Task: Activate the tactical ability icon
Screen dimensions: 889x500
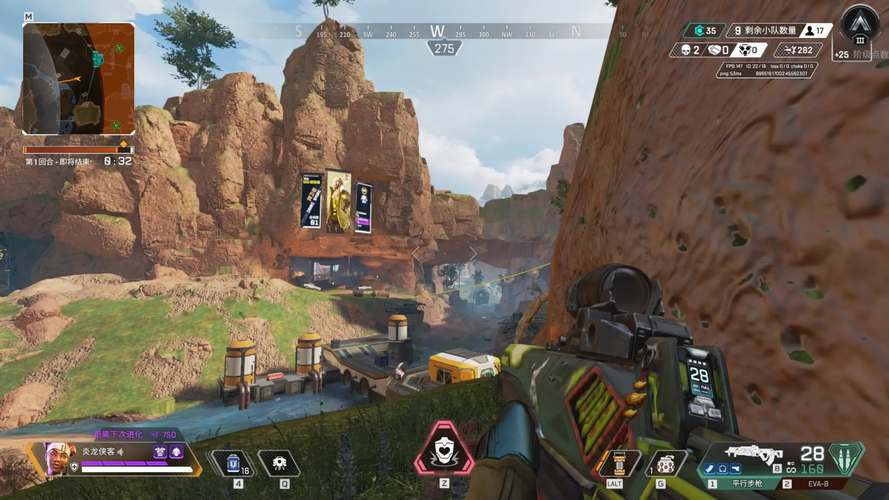Action: pos(279,463)
